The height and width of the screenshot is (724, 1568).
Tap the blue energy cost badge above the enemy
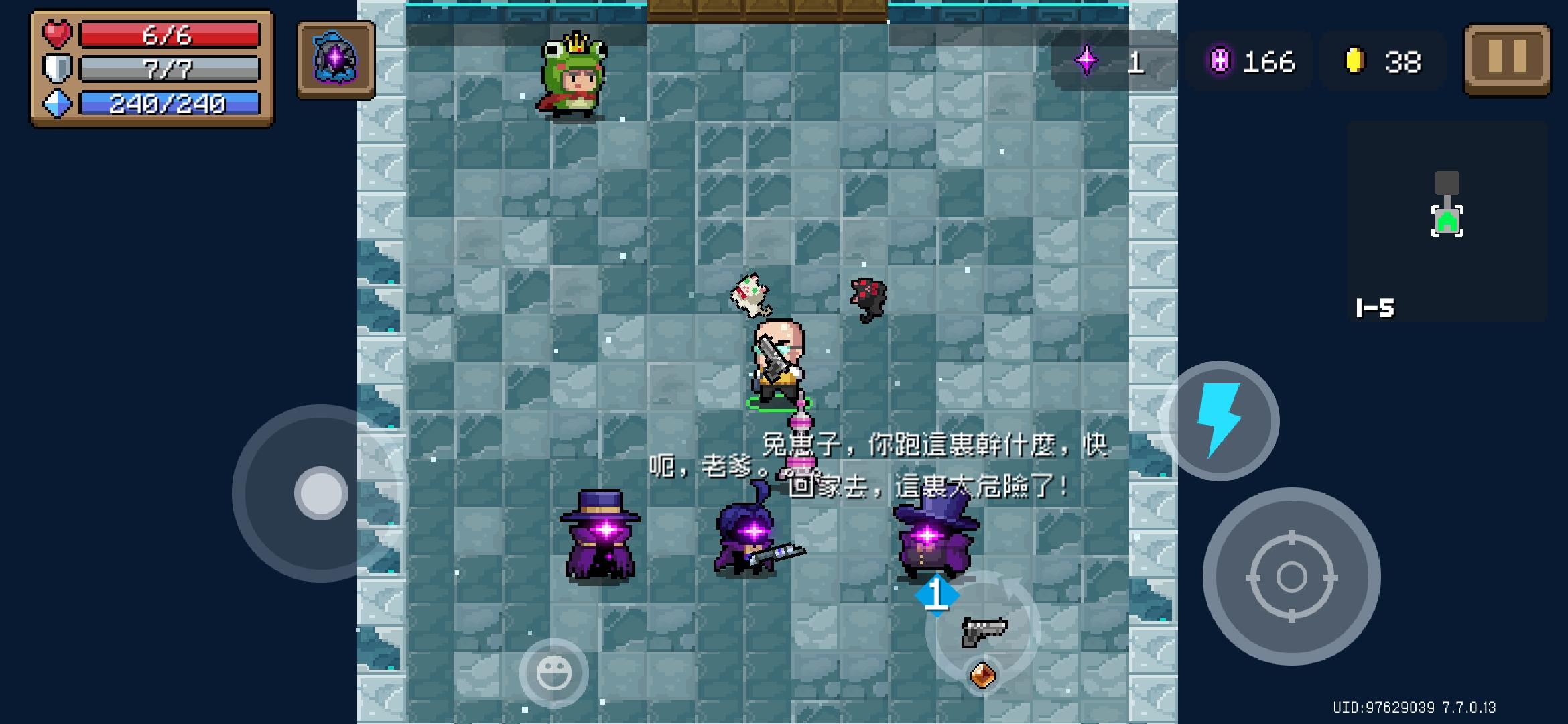click(937, 594)
